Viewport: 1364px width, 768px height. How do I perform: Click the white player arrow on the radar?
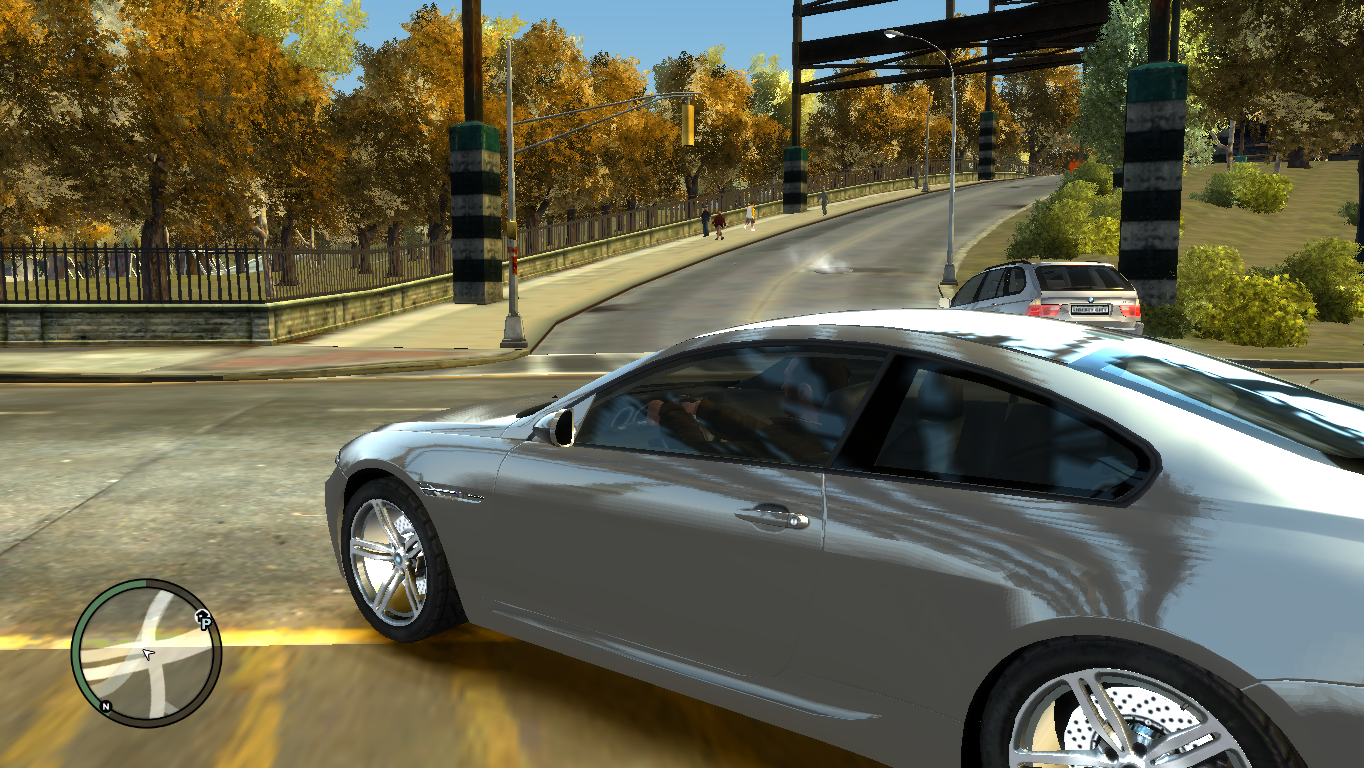[147, 654]
